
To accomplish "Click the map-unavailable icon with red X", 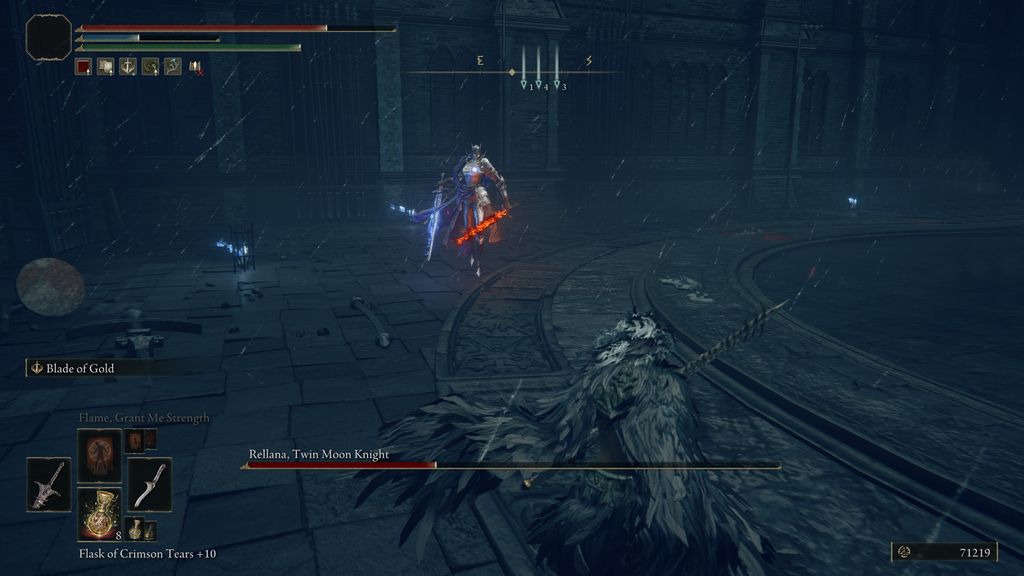I will [196, 67].
